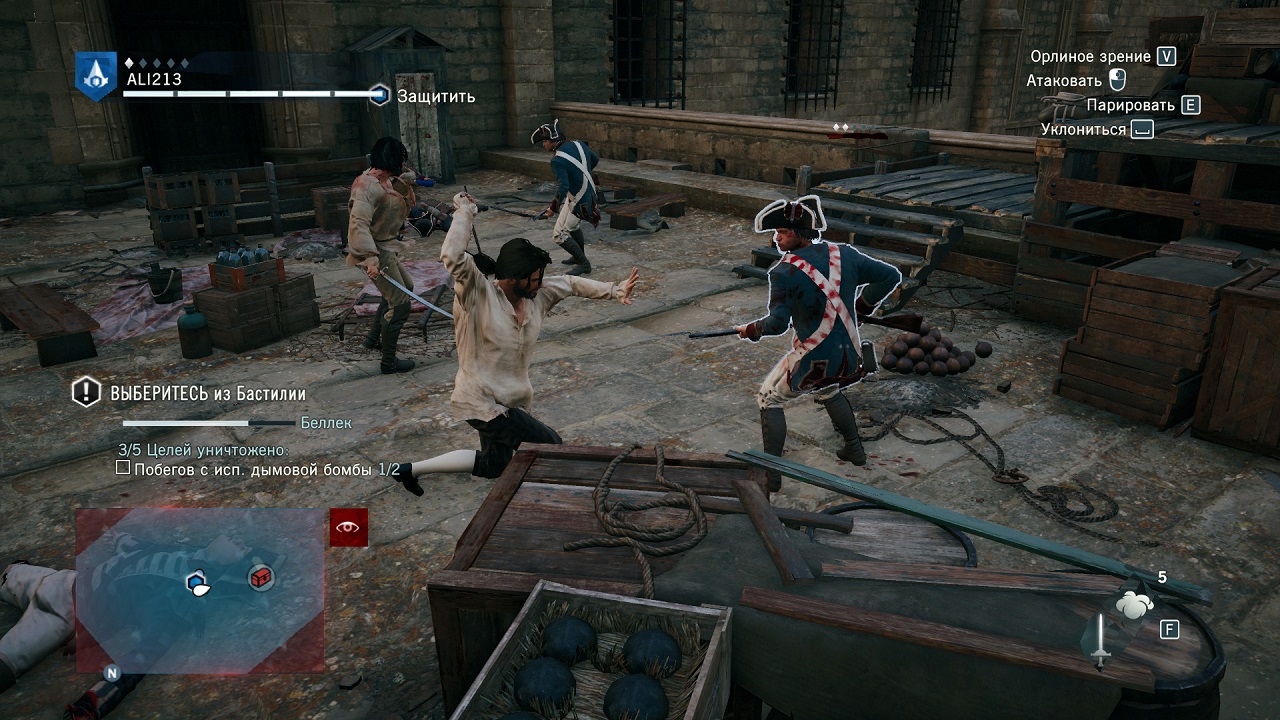The height and width of the screenshot is (720, 1280).
Task: Select the red chest marker on the minimap
Action: click(x=261, y=577)
